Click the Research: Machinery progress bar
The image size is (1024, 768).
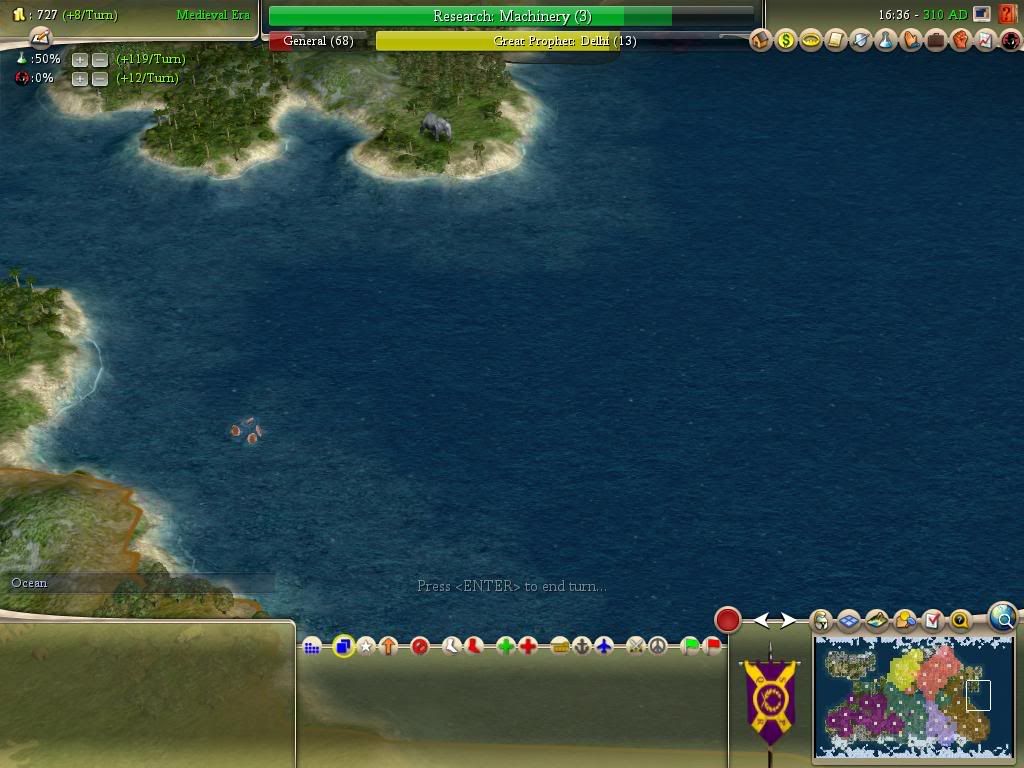coord(511,16)
